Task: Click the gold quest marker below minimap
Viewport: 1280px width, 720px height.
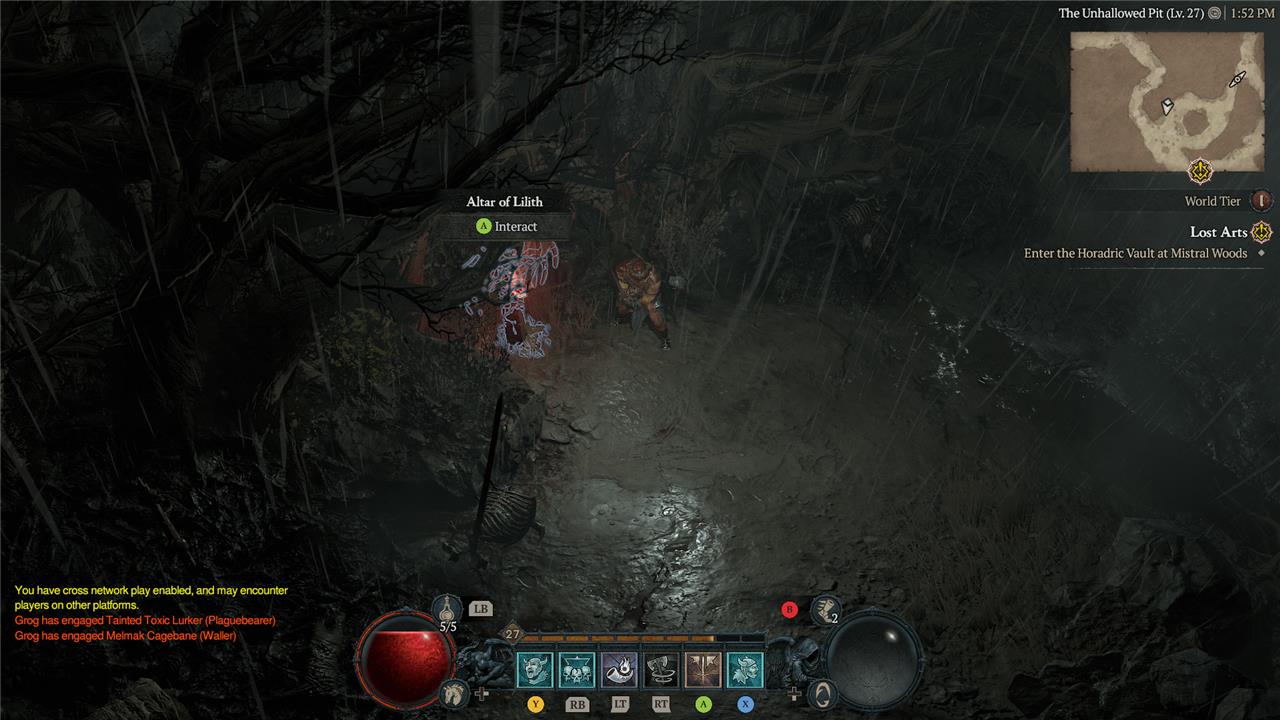Action: [1200, 171]
